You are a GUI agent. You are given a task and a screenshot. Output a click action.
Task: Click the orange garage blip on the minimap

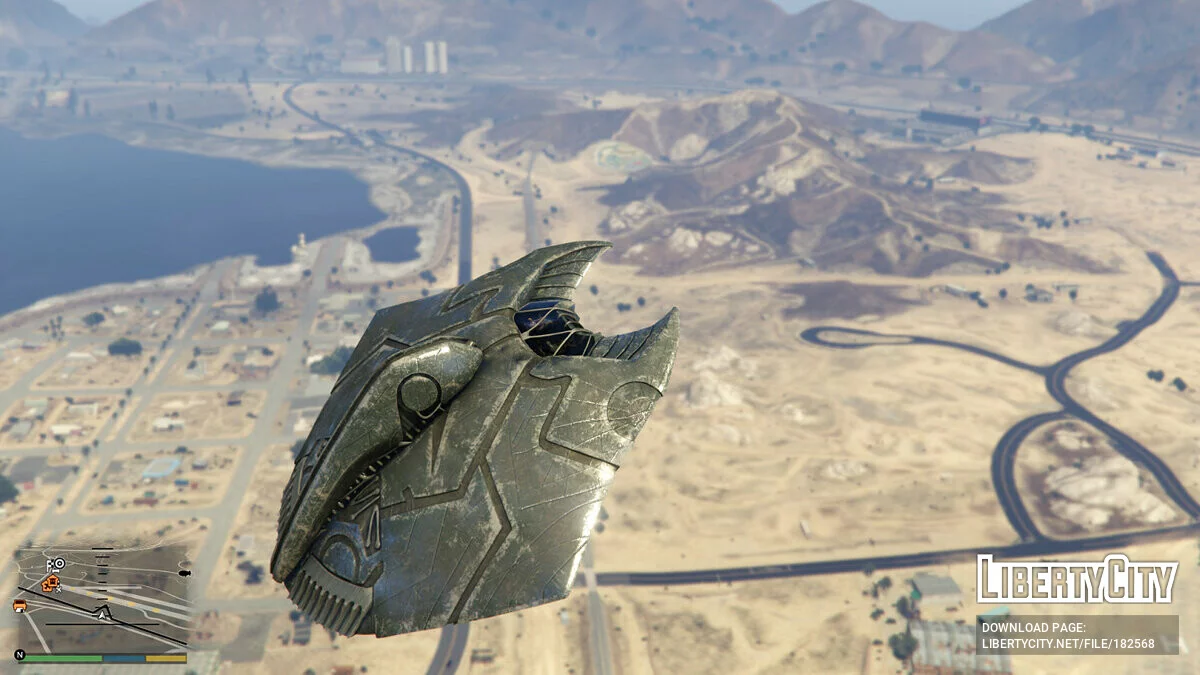click(x=20, y=606)
